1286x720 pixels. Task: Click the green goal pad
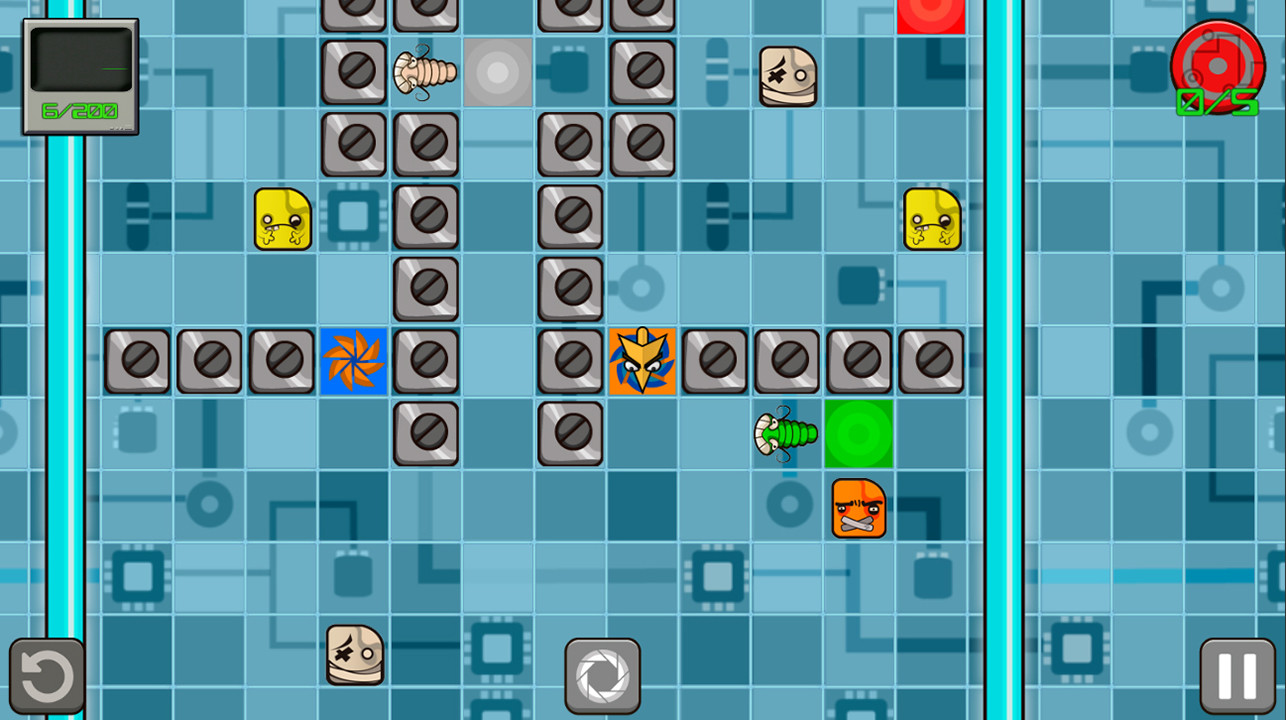858,434
